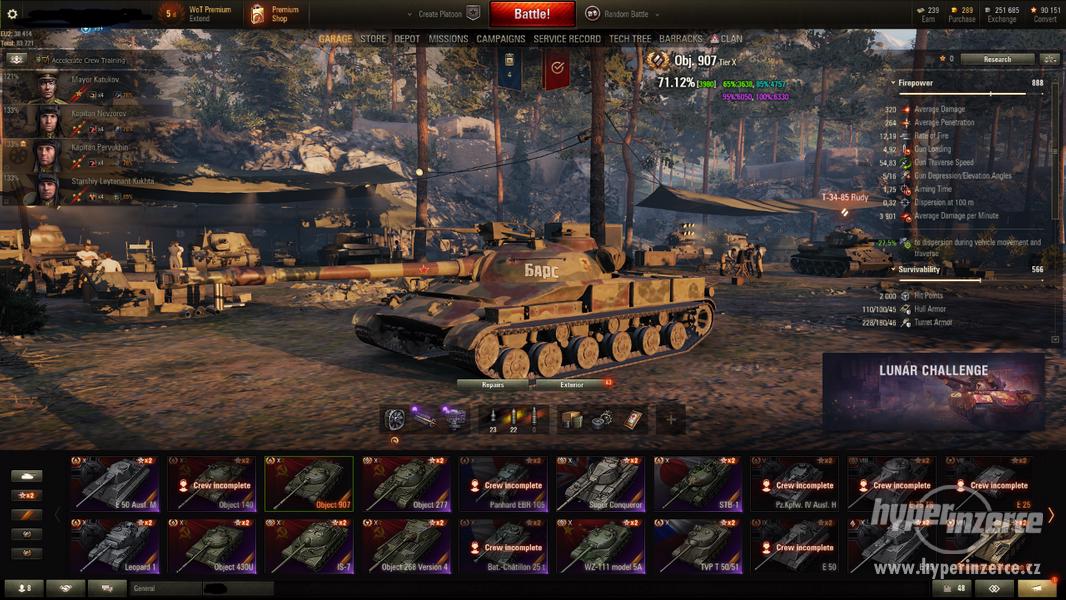
Task: Switch to the Tech Tree tab
Action: tap(630, 39)
